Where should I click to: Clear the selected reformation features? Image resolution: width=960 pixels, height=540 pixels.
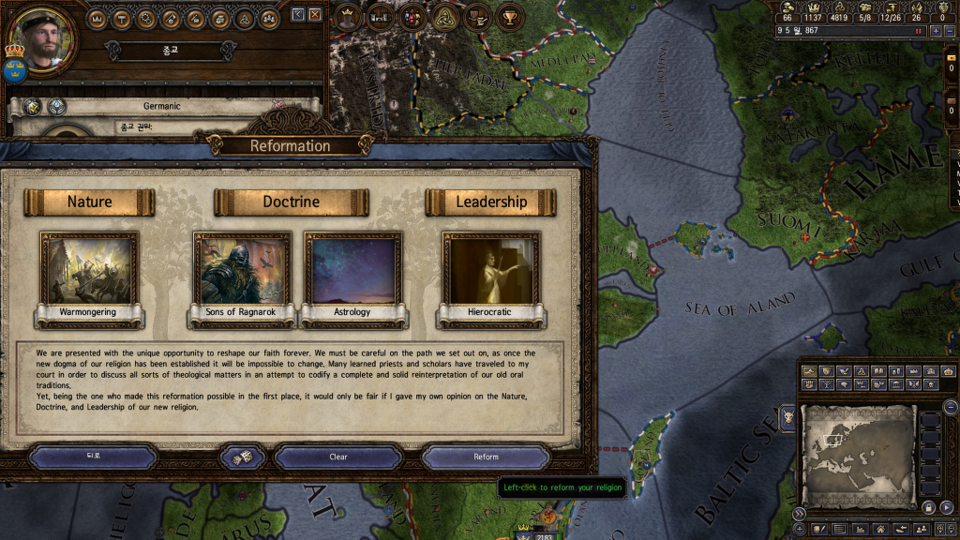[x=338, y=457]
